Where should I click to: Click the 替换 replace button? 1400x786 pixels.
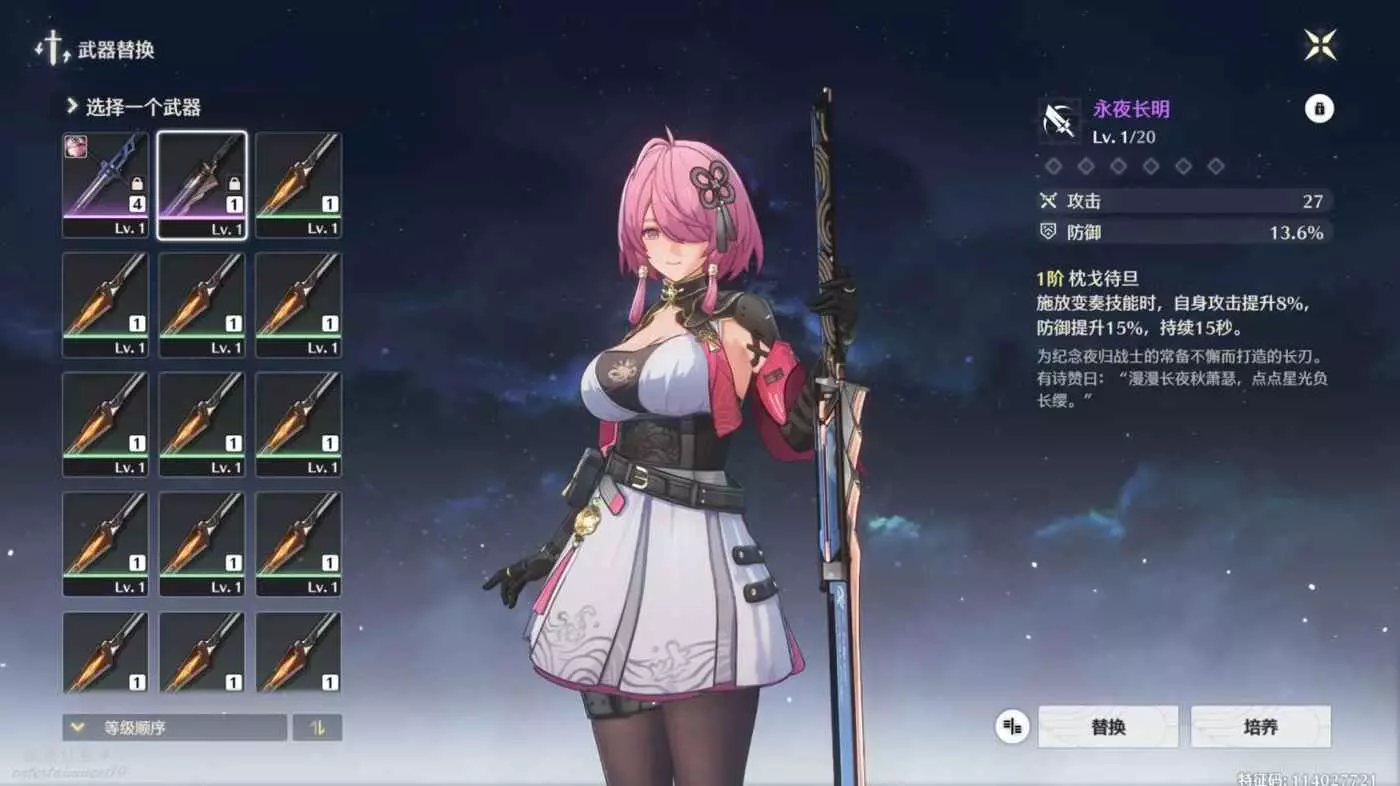pyautogui.click(x=1108, y=727)
